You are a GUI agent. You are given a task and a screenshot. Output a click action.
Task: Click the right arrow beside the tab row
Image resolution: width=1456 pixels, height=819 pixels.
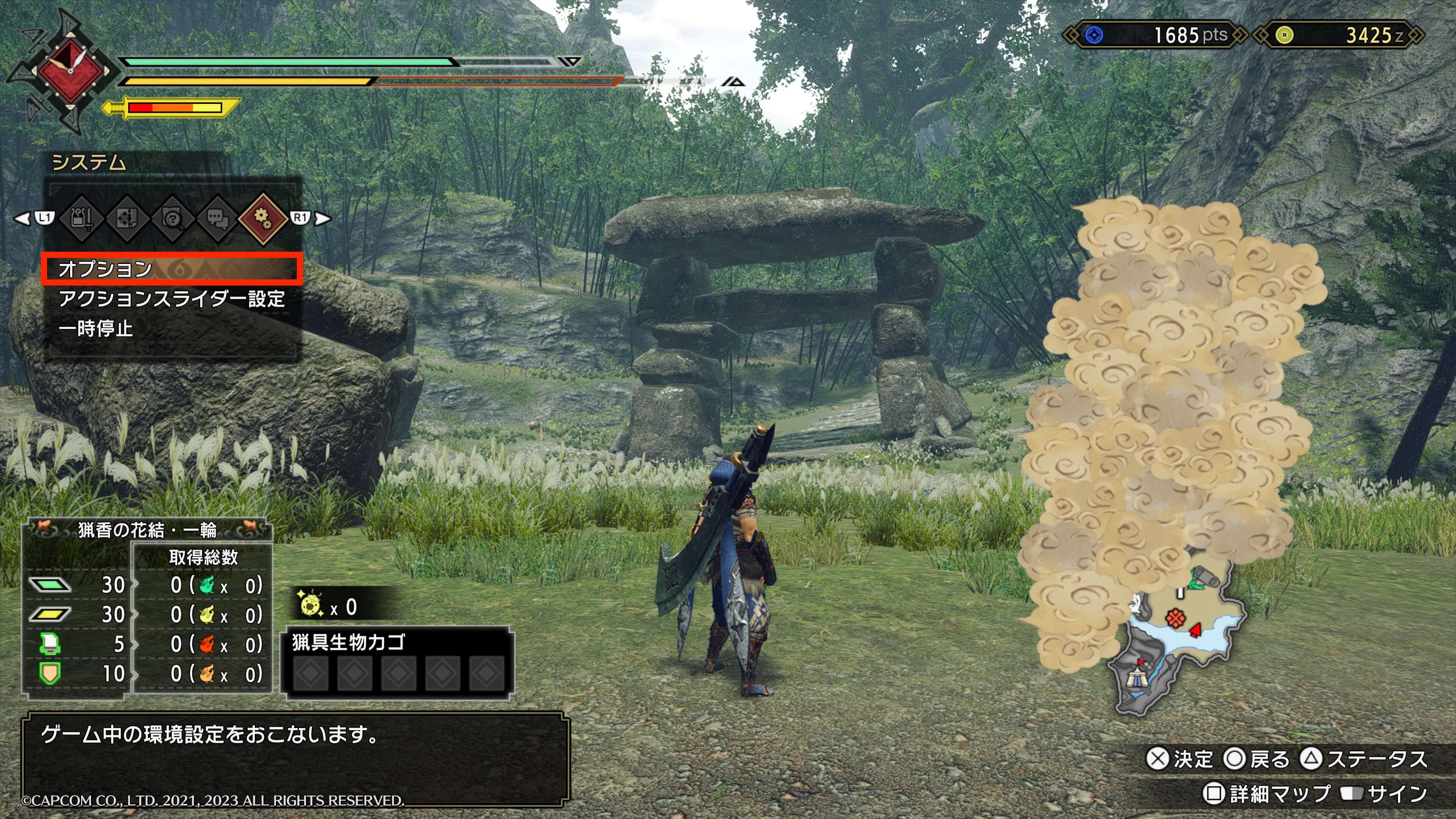[x=323, y=218]
